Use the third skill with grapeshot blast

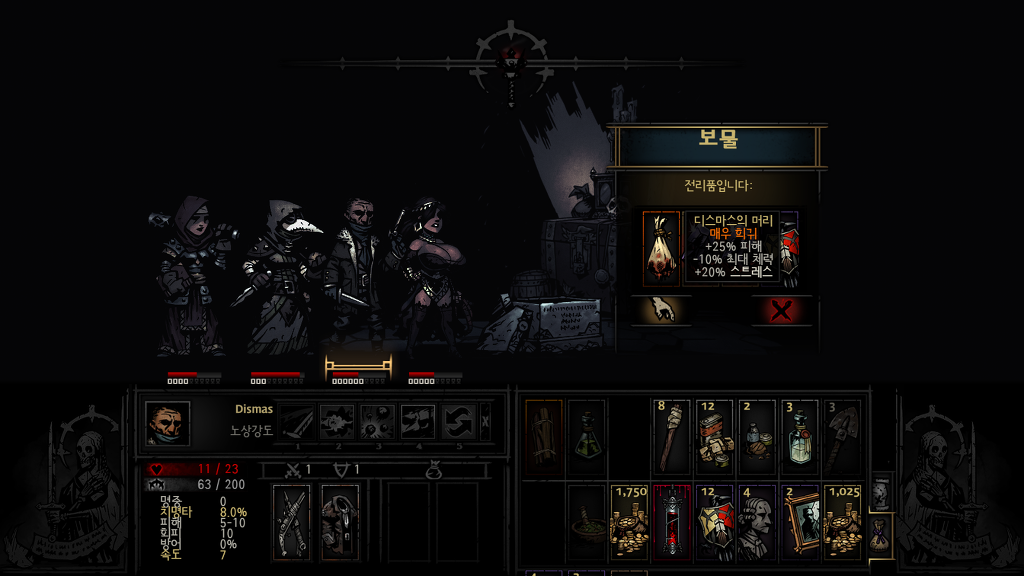pyautogui.click(x=377, y=422)
